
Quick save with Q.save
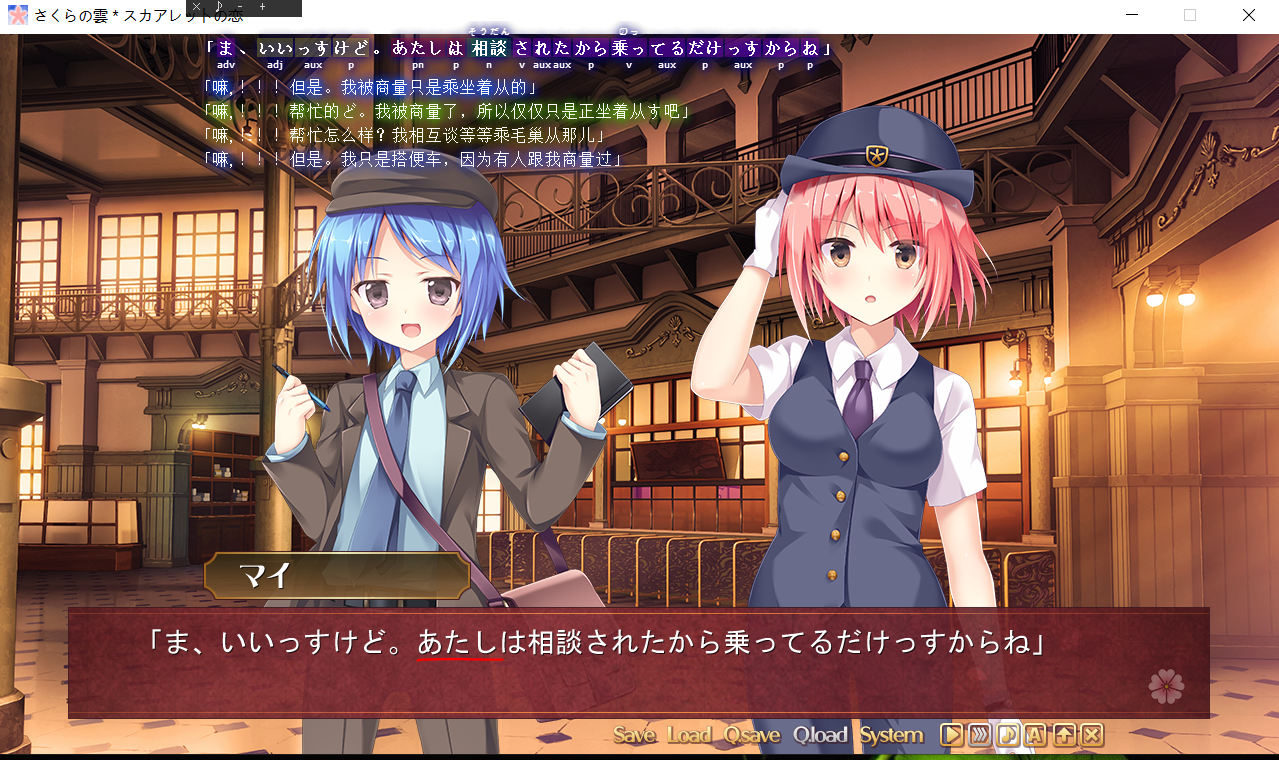[752, 736]
